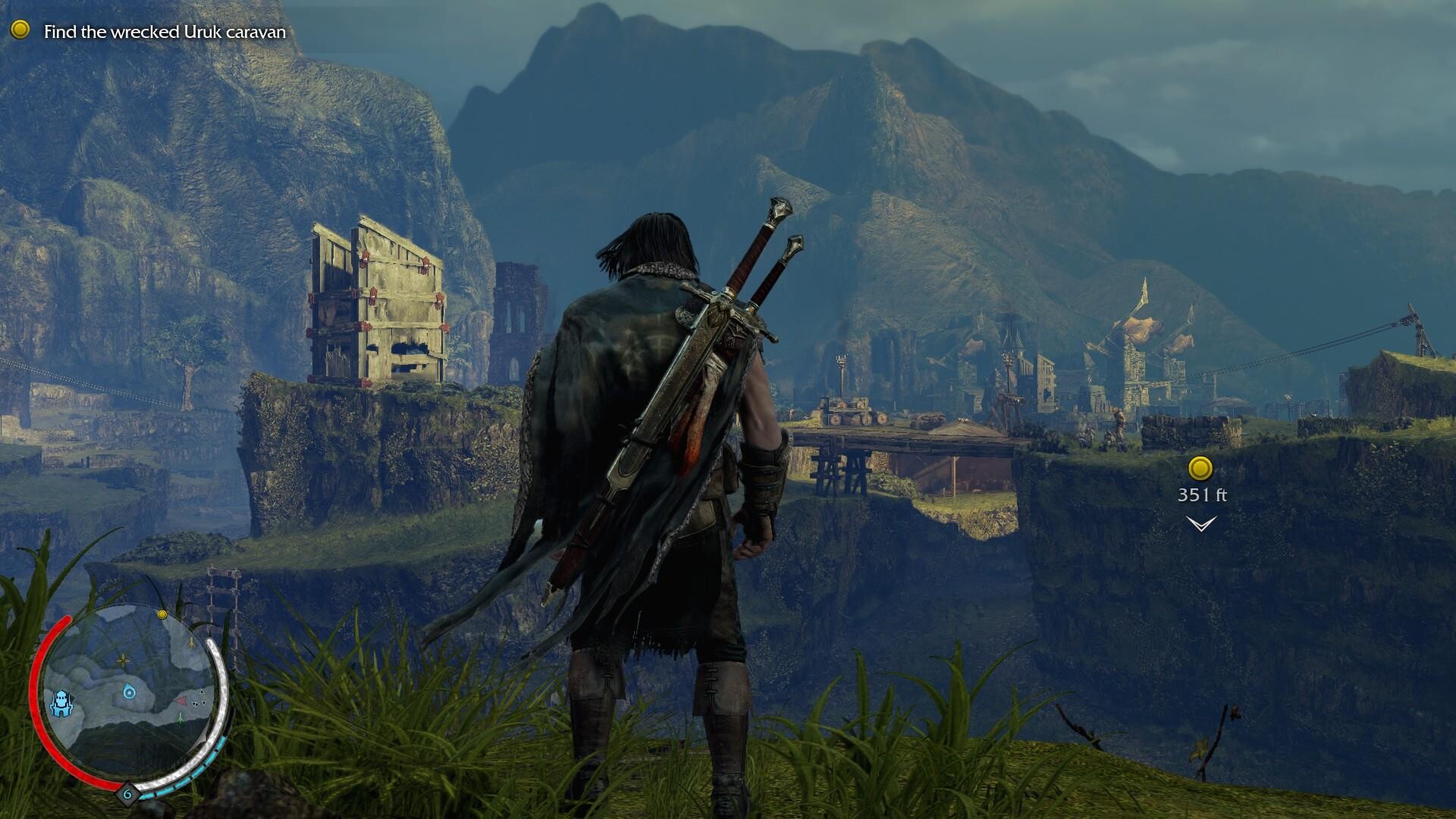Viewport: 1456px width, 819px height.
Task: Select the blue forge tower minimap icon
Action: pyautogui.click(x=61, y=703)
